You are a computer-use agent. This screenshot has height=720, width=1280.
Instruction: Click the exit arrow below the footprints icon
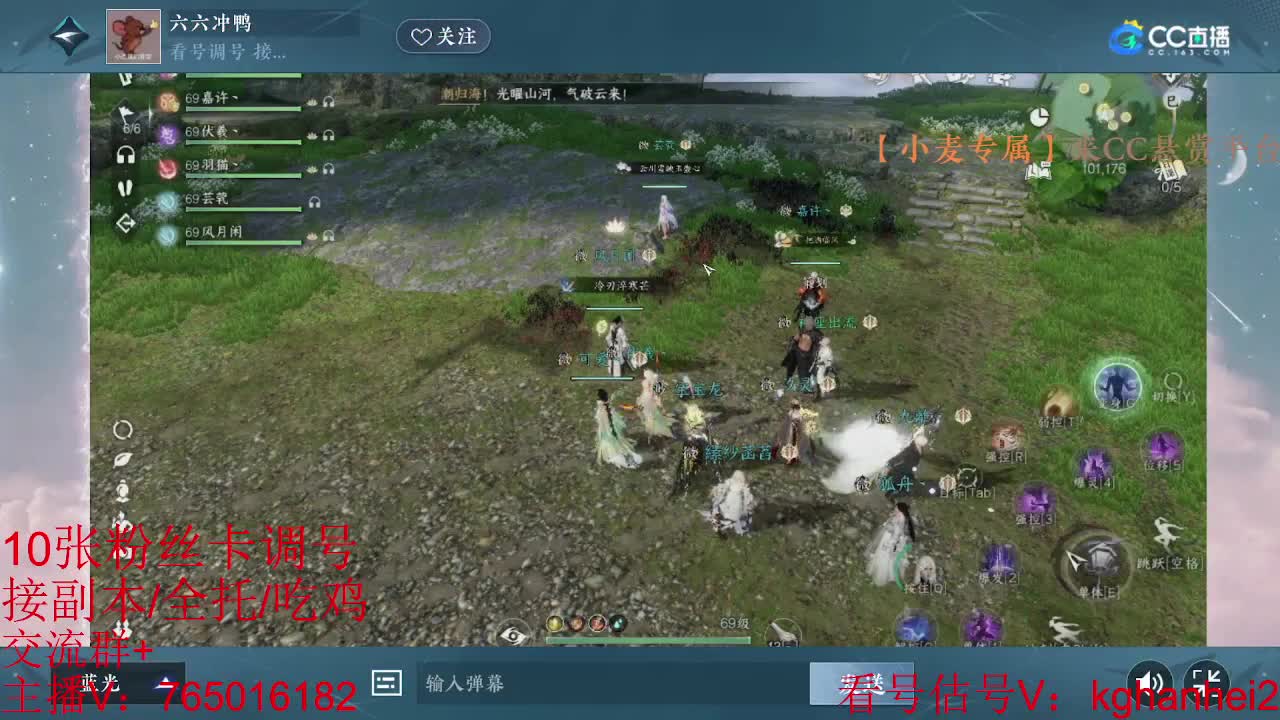tap(125, 220)
